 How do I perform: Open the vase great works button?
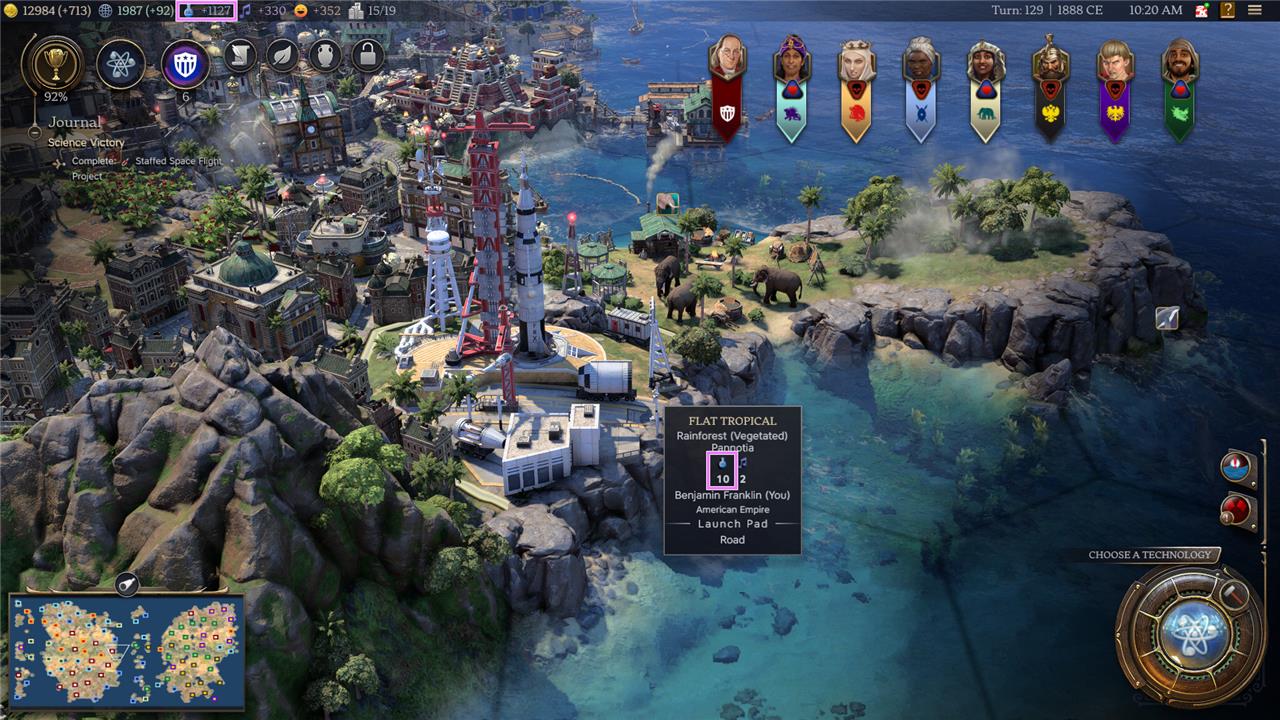[325, 55]
